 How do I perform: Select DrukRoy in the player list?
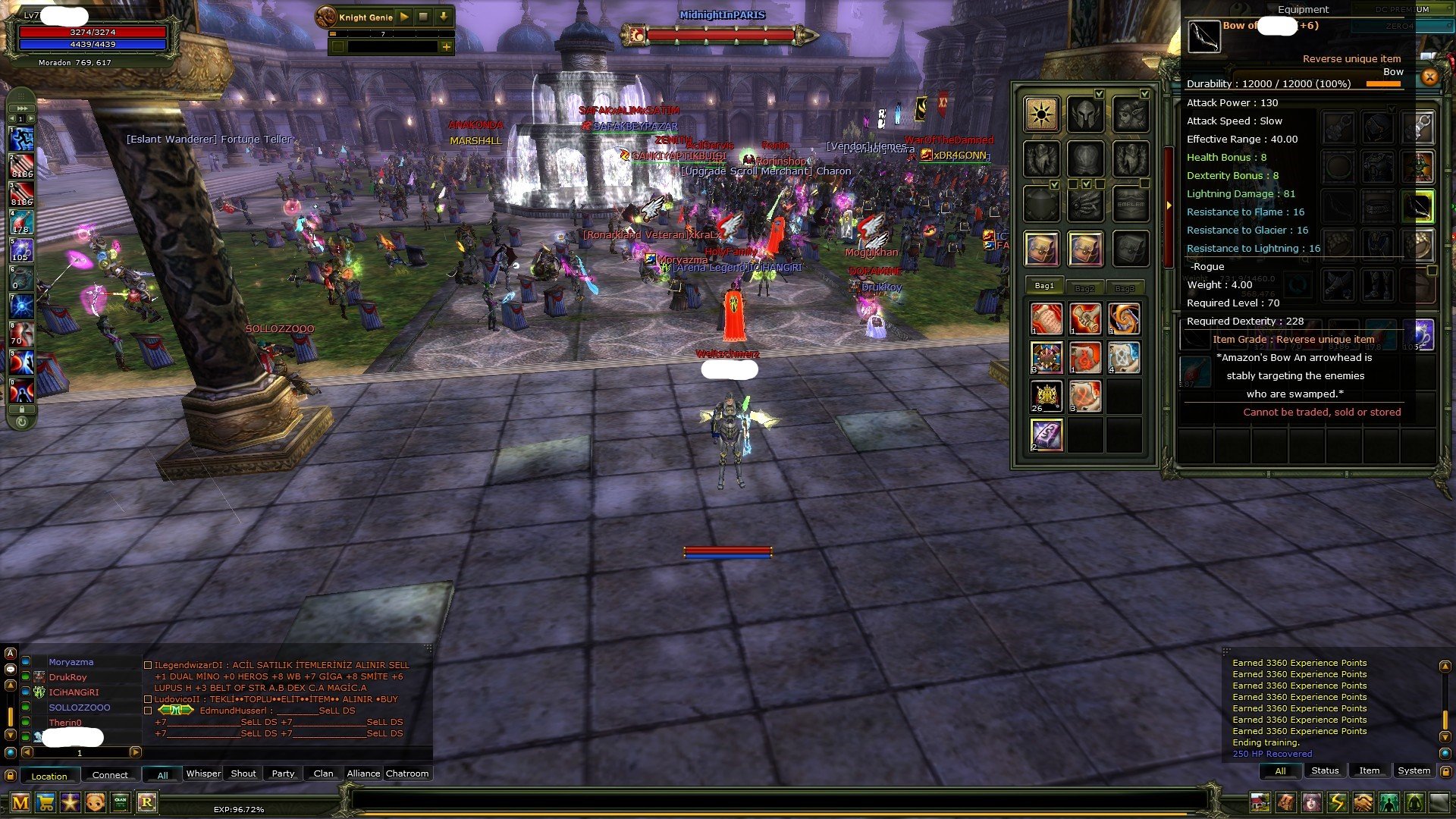coord(68,677)
